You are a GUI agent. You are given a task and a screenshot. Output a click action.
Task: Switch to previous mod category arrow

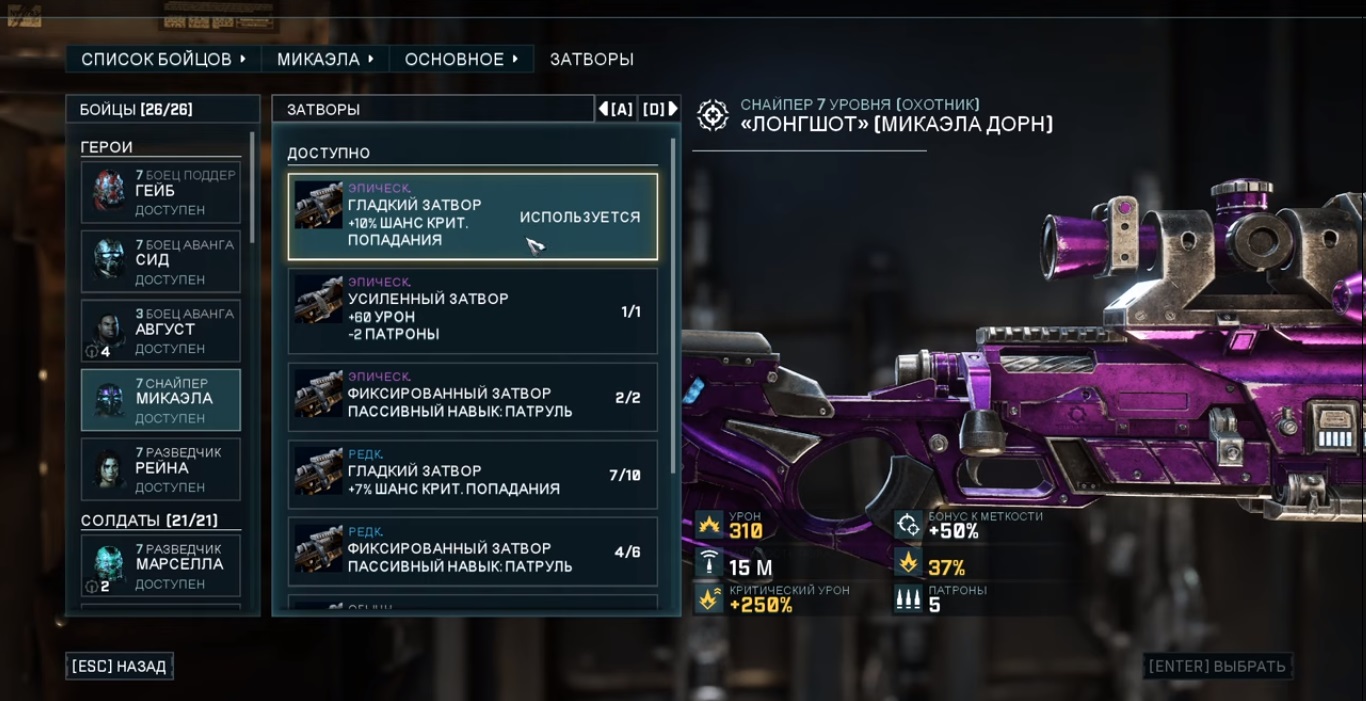click(x=616, y=109)
